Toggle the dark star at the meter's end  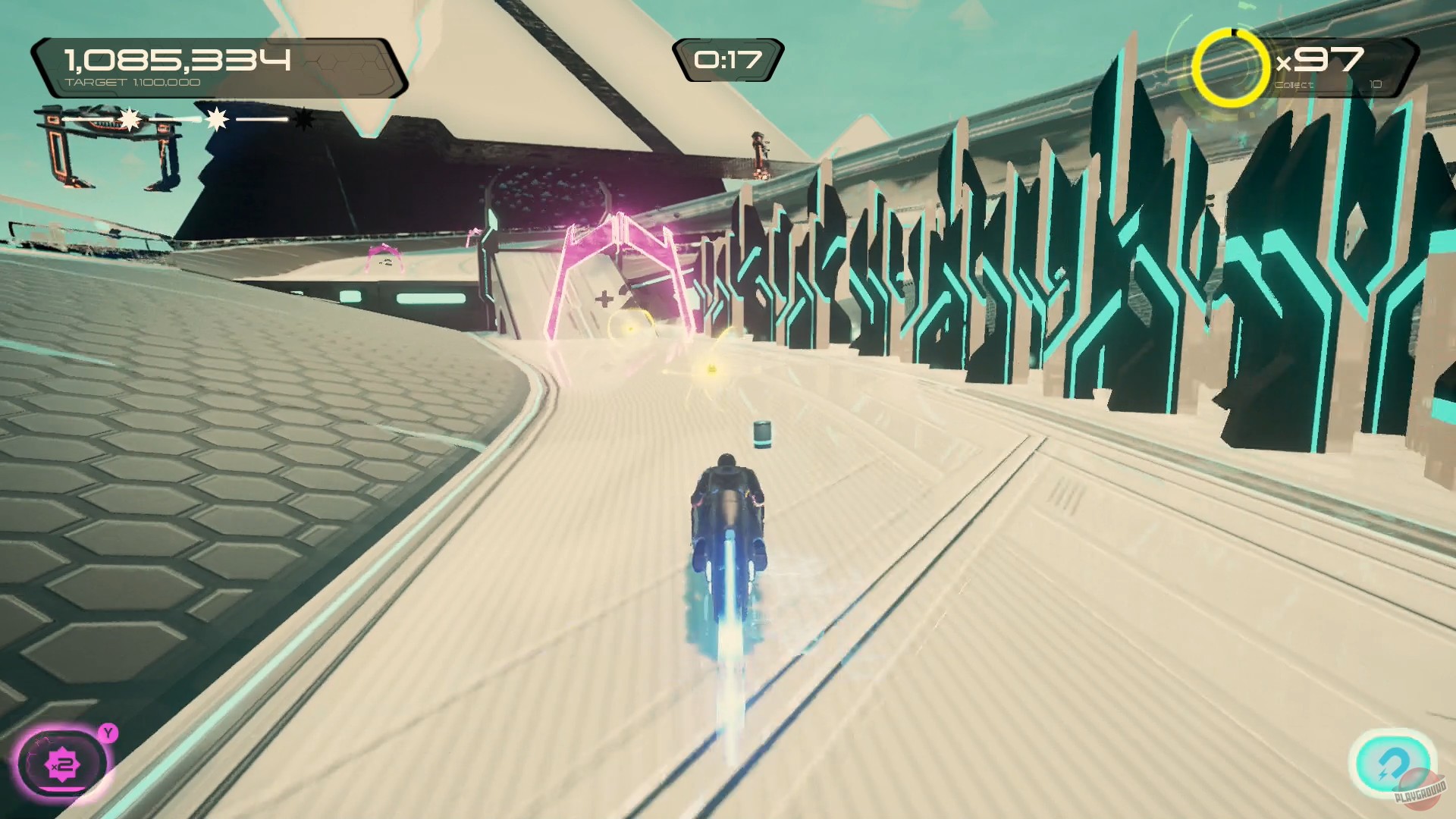[x=303, y=119]
